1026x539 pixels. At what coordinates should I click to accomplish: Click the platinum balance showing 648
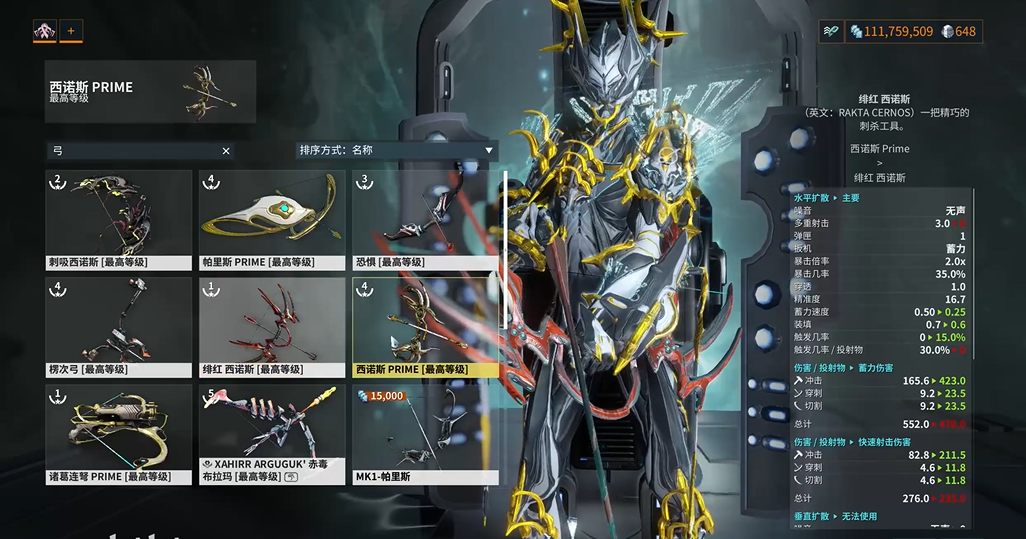[958, 32]
